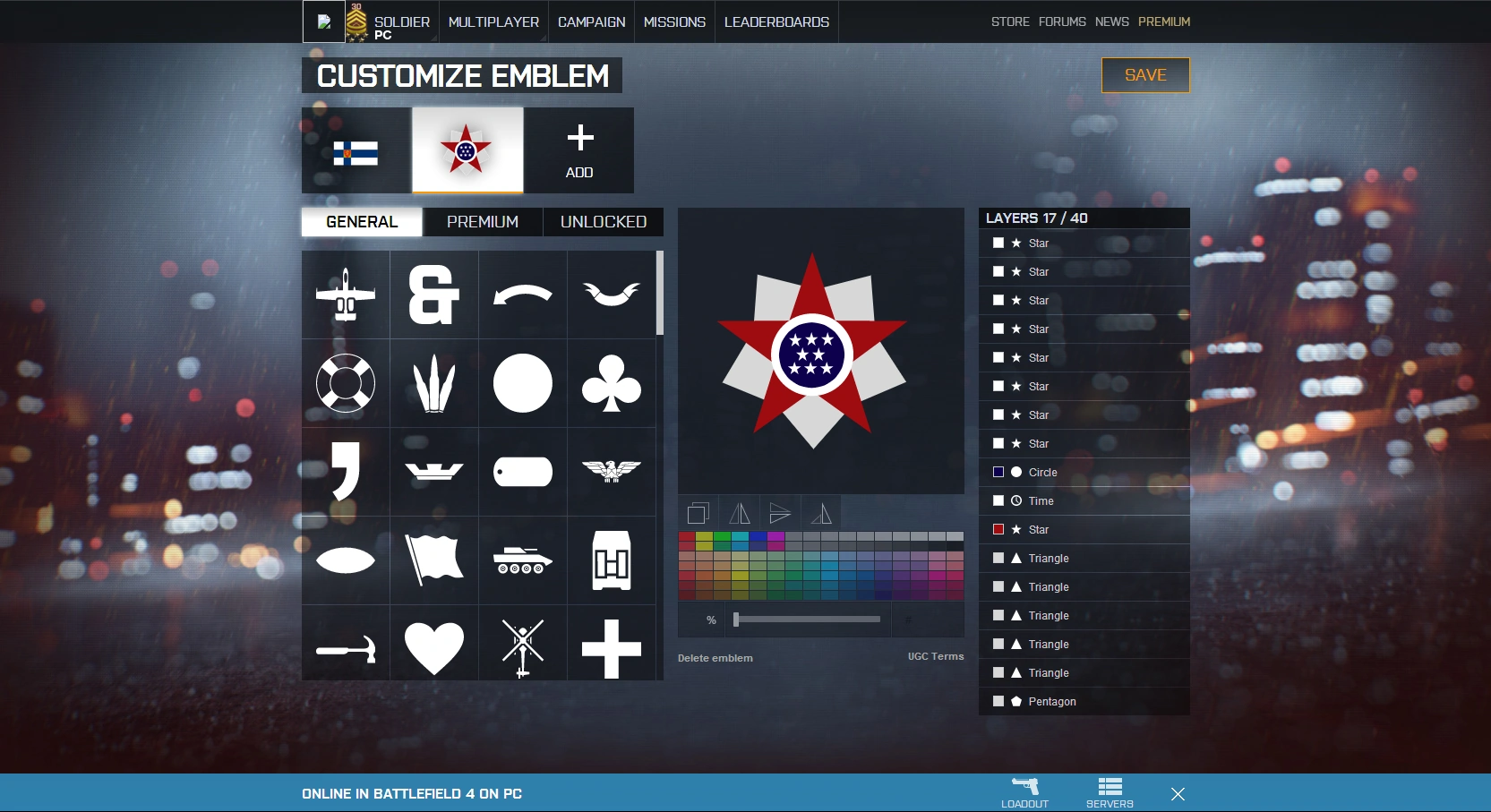Save the customized emblem

click(1144, 75)
